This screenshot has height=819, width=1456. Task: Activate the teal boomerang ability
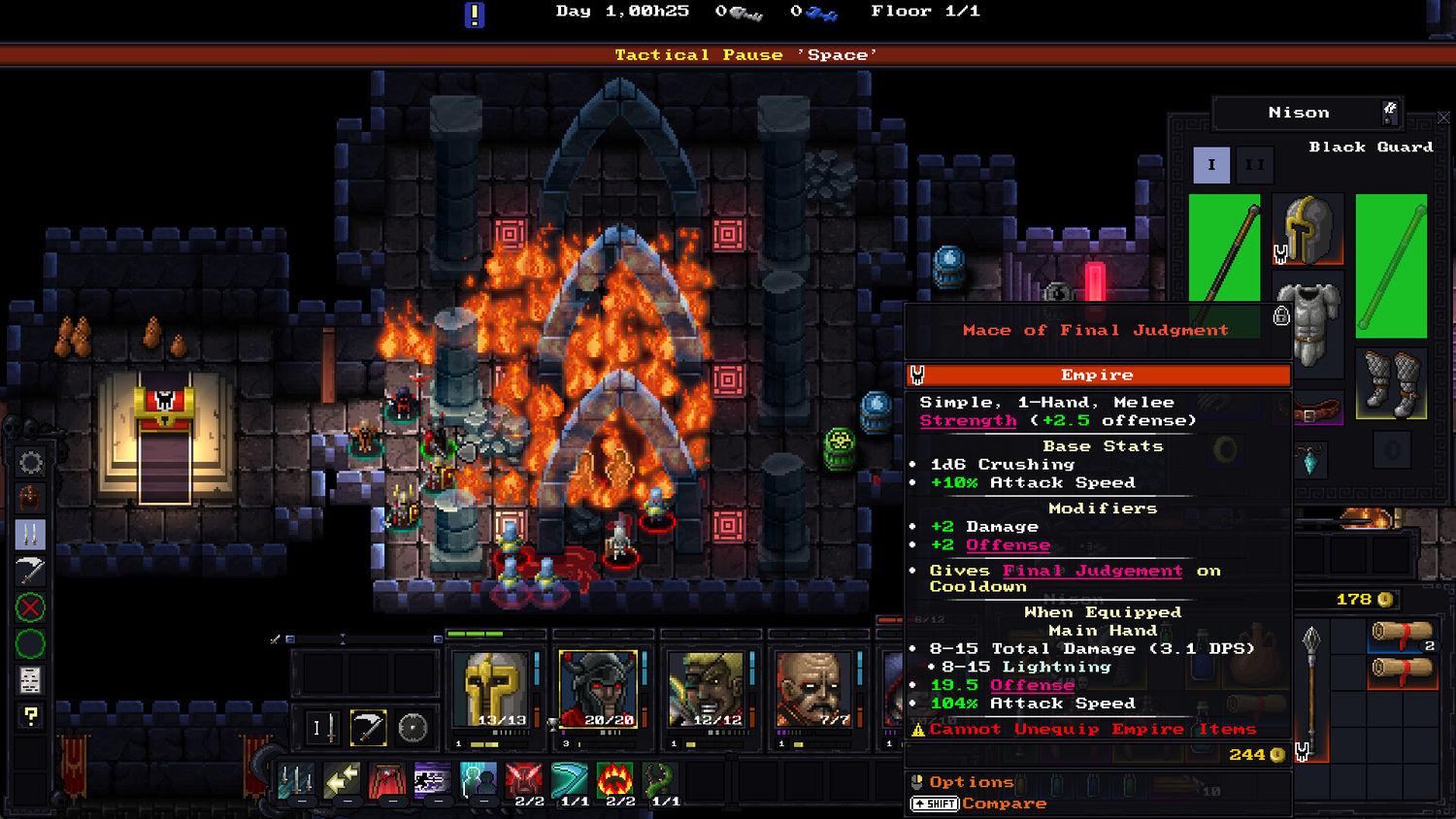[571, 779]
